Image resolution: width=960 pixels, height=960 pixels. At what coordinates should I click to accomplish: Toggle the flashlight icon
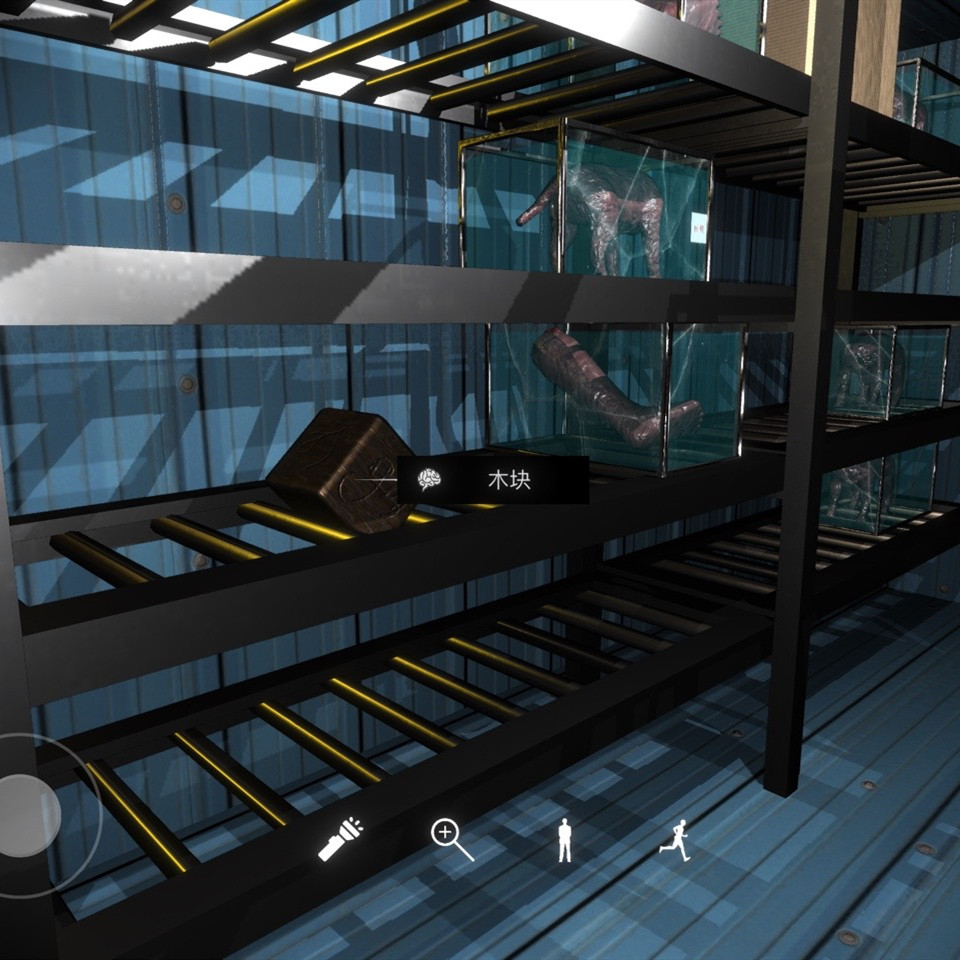[x=340, y=839]
